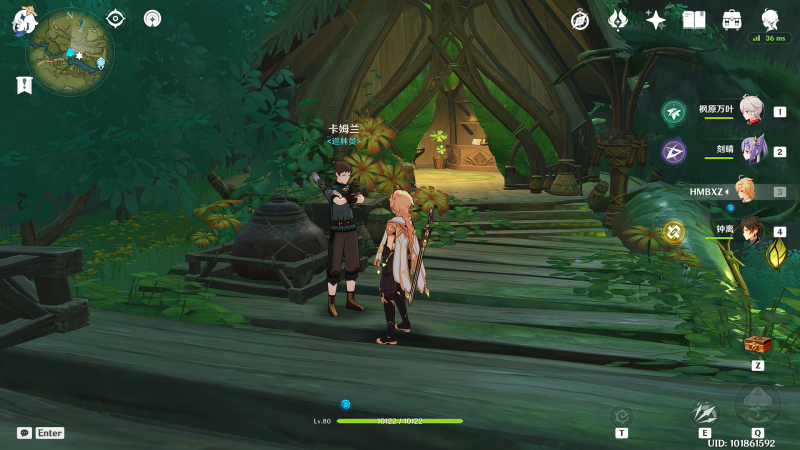Switch to party member 枫原万叶
Screen dimensions: 800x450
click(x=752, y=112)
